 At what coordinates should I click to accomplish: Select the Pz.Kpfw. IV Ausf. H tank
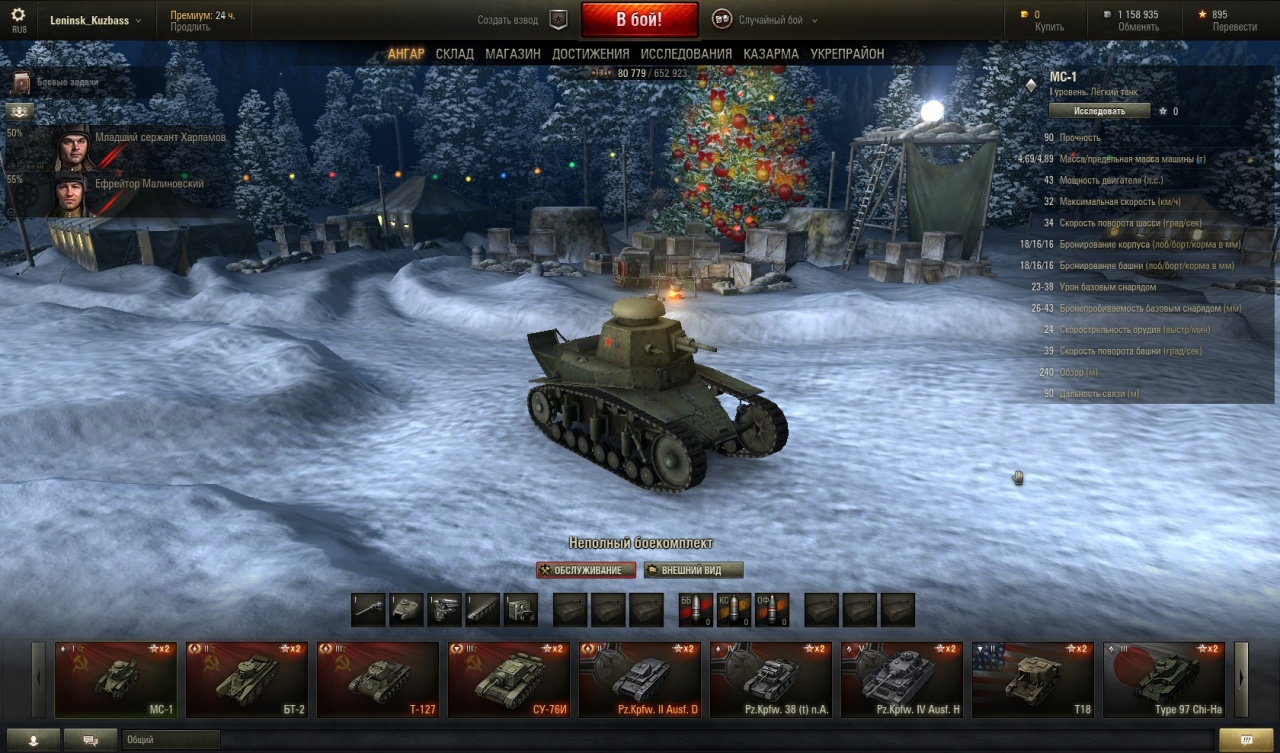click(x=901, y=680)
